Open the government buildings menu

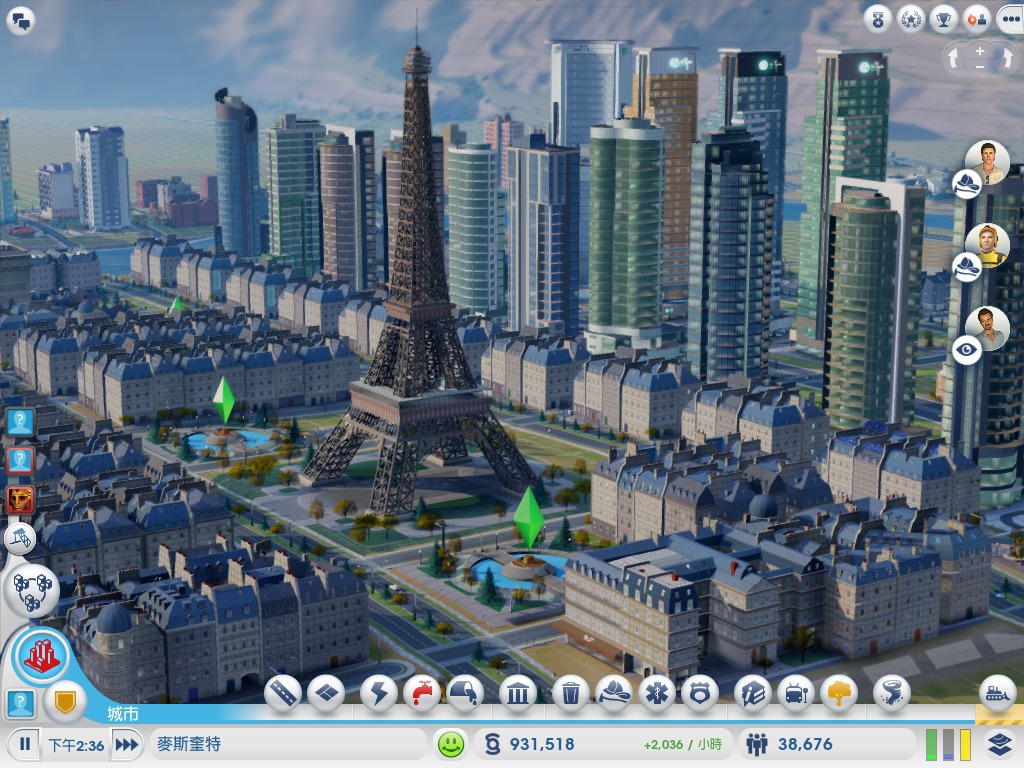coord(518,692)
